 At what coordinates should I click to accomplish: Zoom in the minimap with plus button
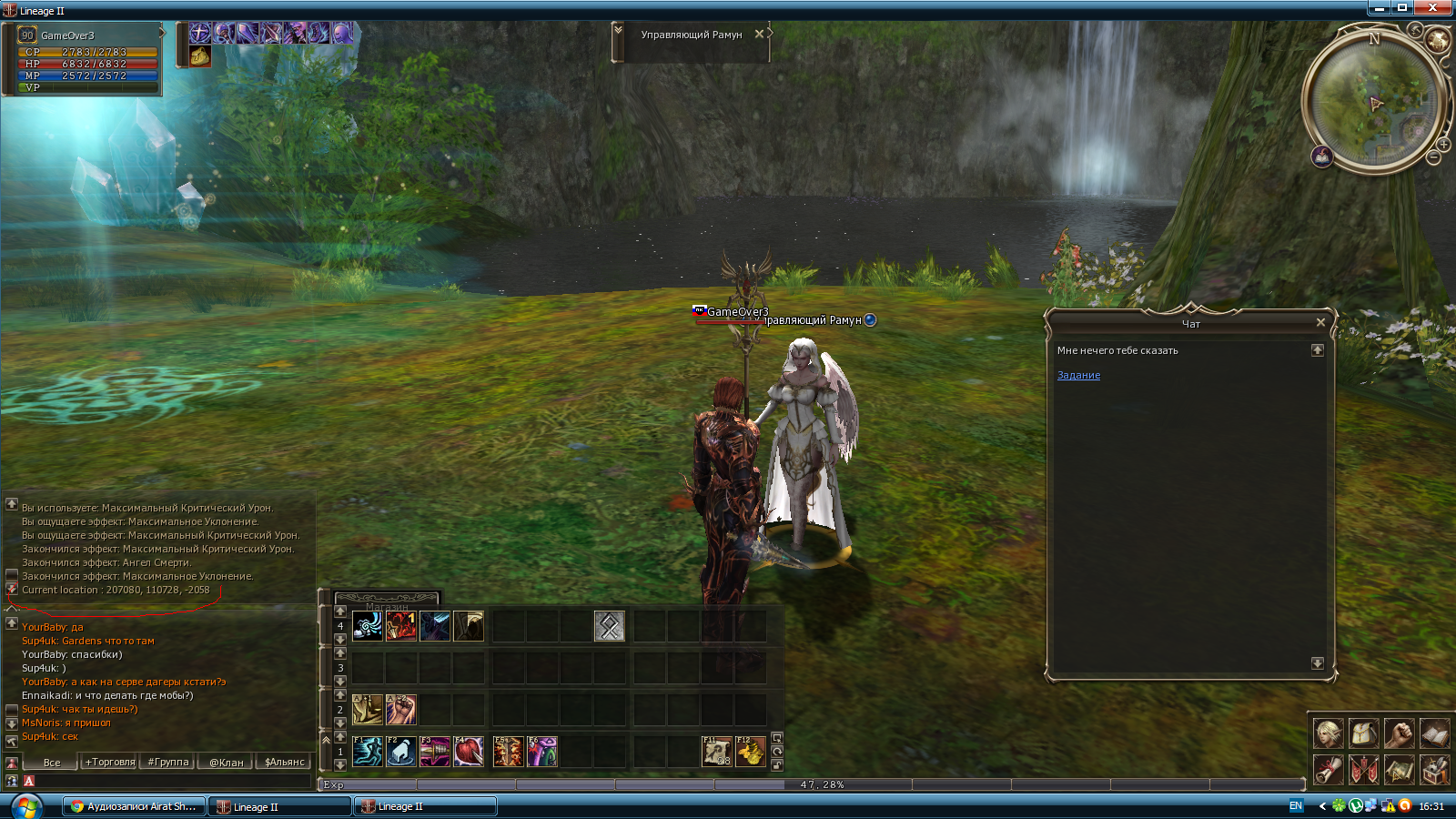1443,145
